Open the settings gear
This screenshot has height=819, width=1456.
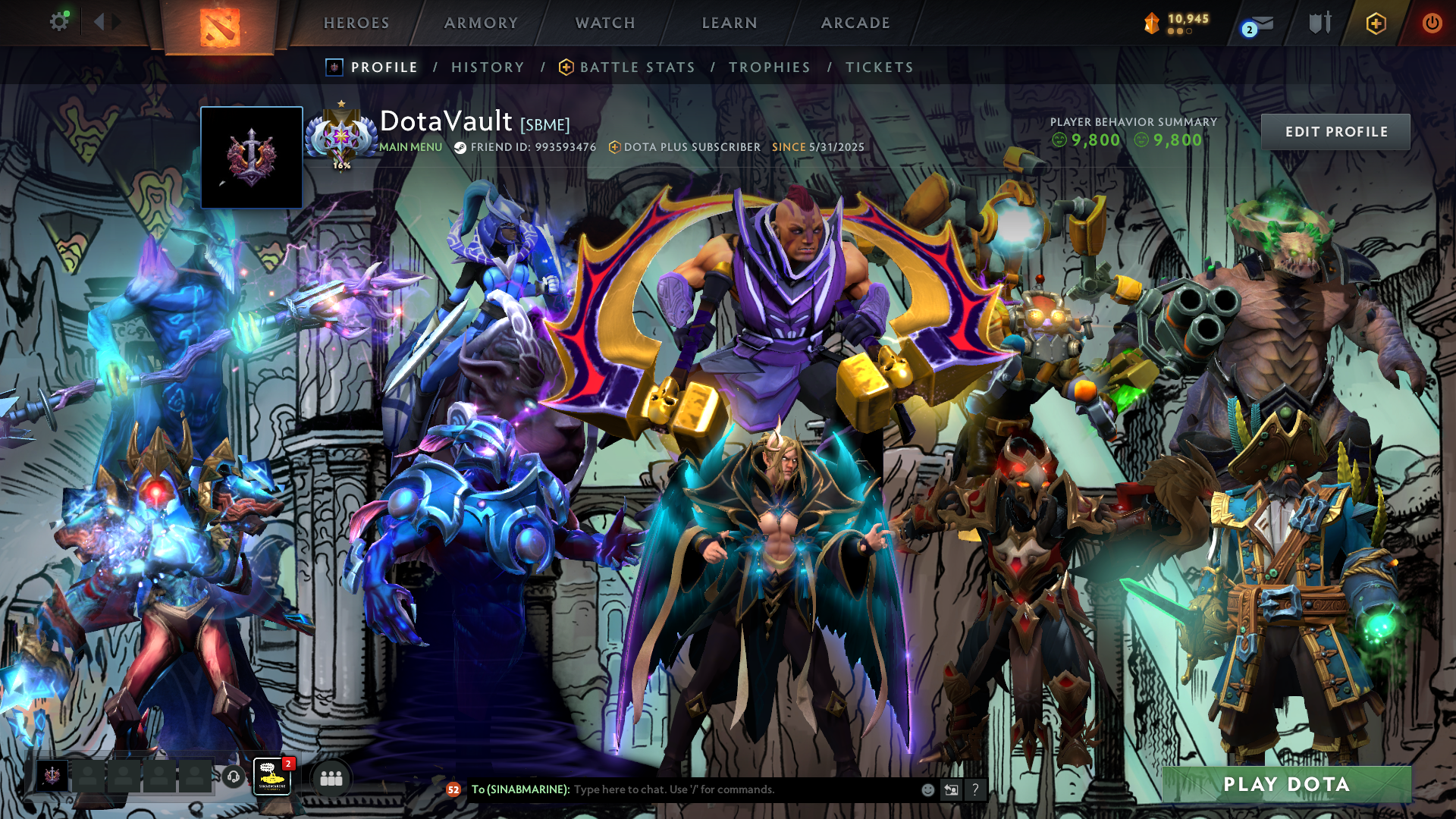tap(58, 22)
